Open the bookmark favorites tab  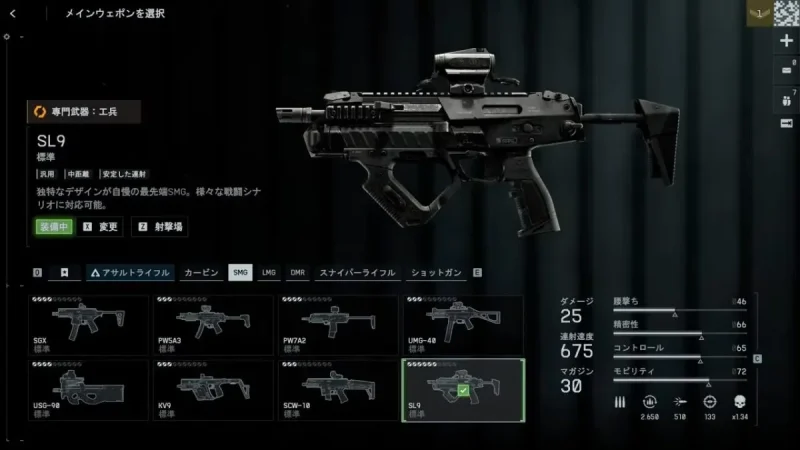tap(64, 272)
